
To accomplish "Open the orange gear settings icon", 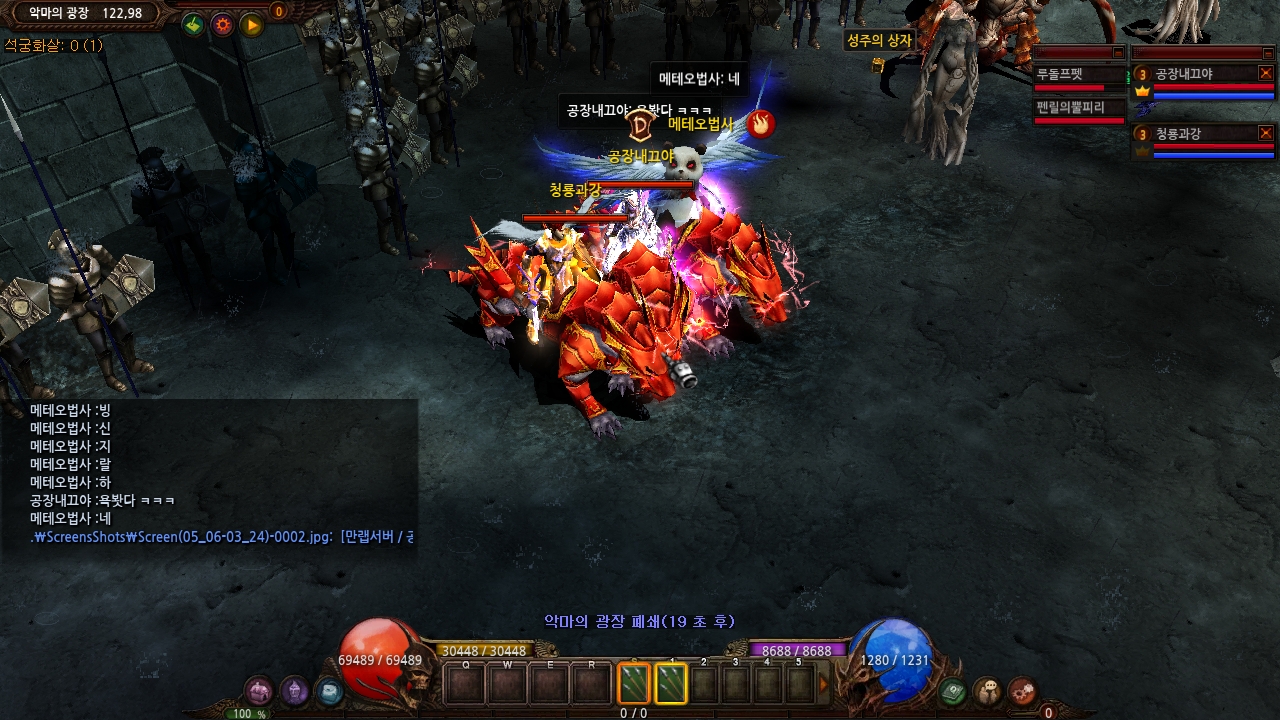I will [223, 24].
